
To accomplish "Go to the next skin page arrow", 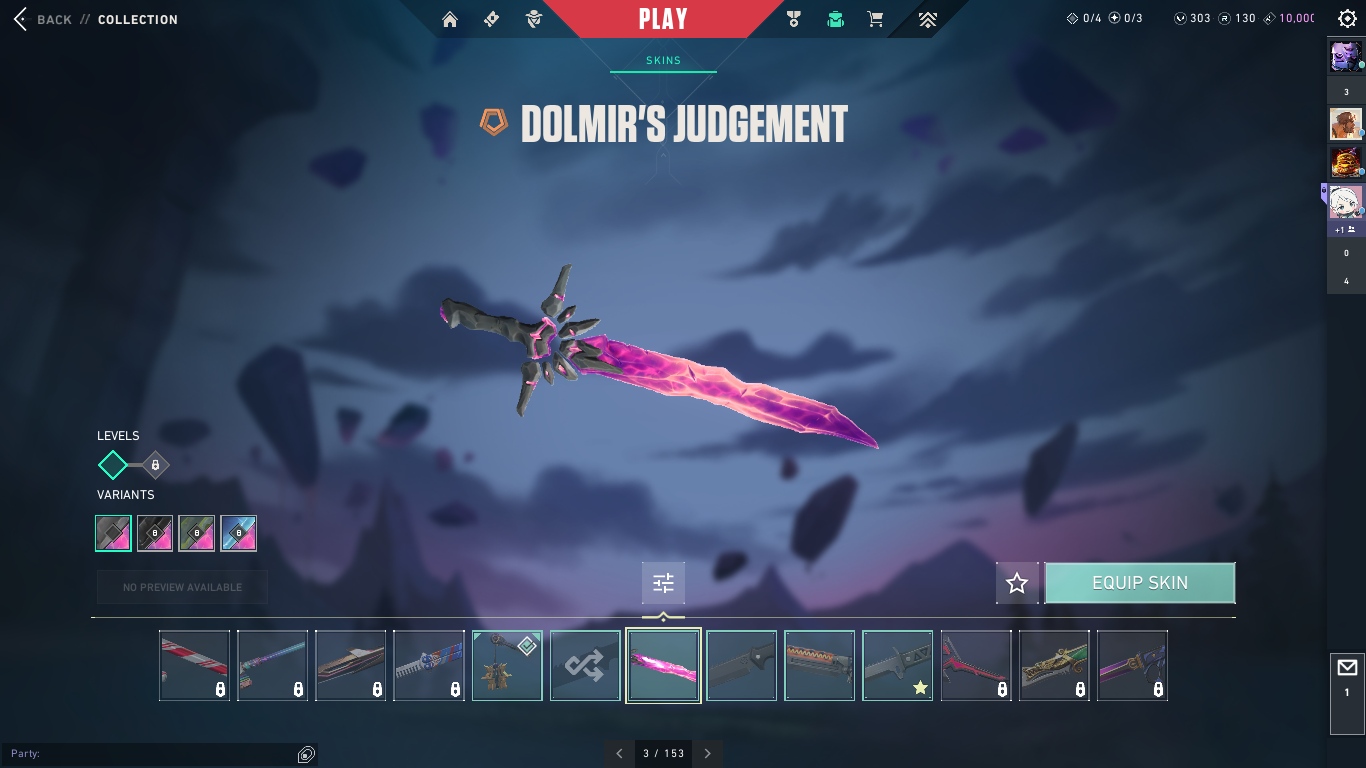I will pos(708,753).
